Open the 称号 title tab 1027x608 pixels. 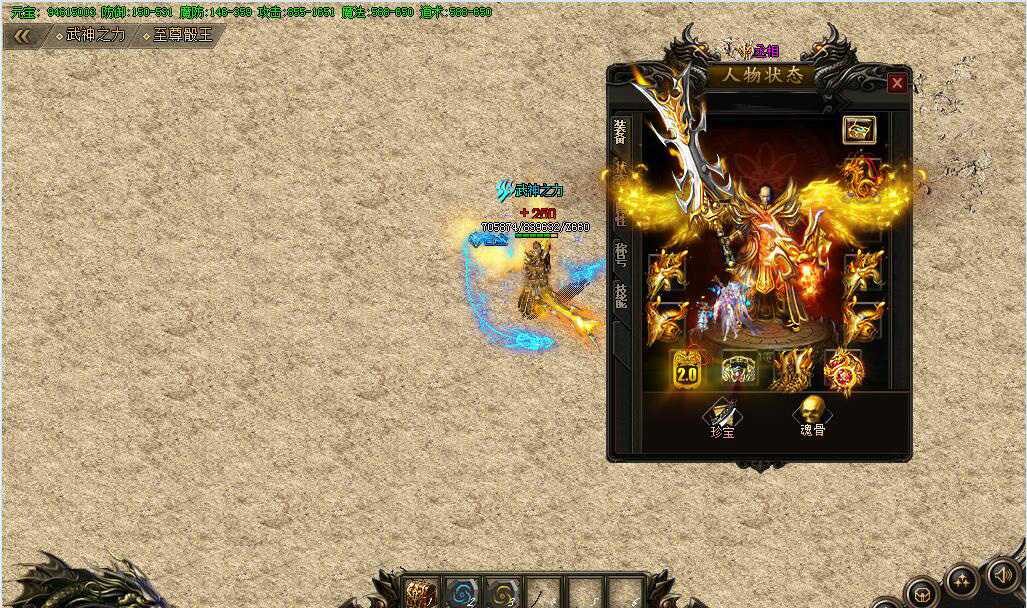point(621,253)
